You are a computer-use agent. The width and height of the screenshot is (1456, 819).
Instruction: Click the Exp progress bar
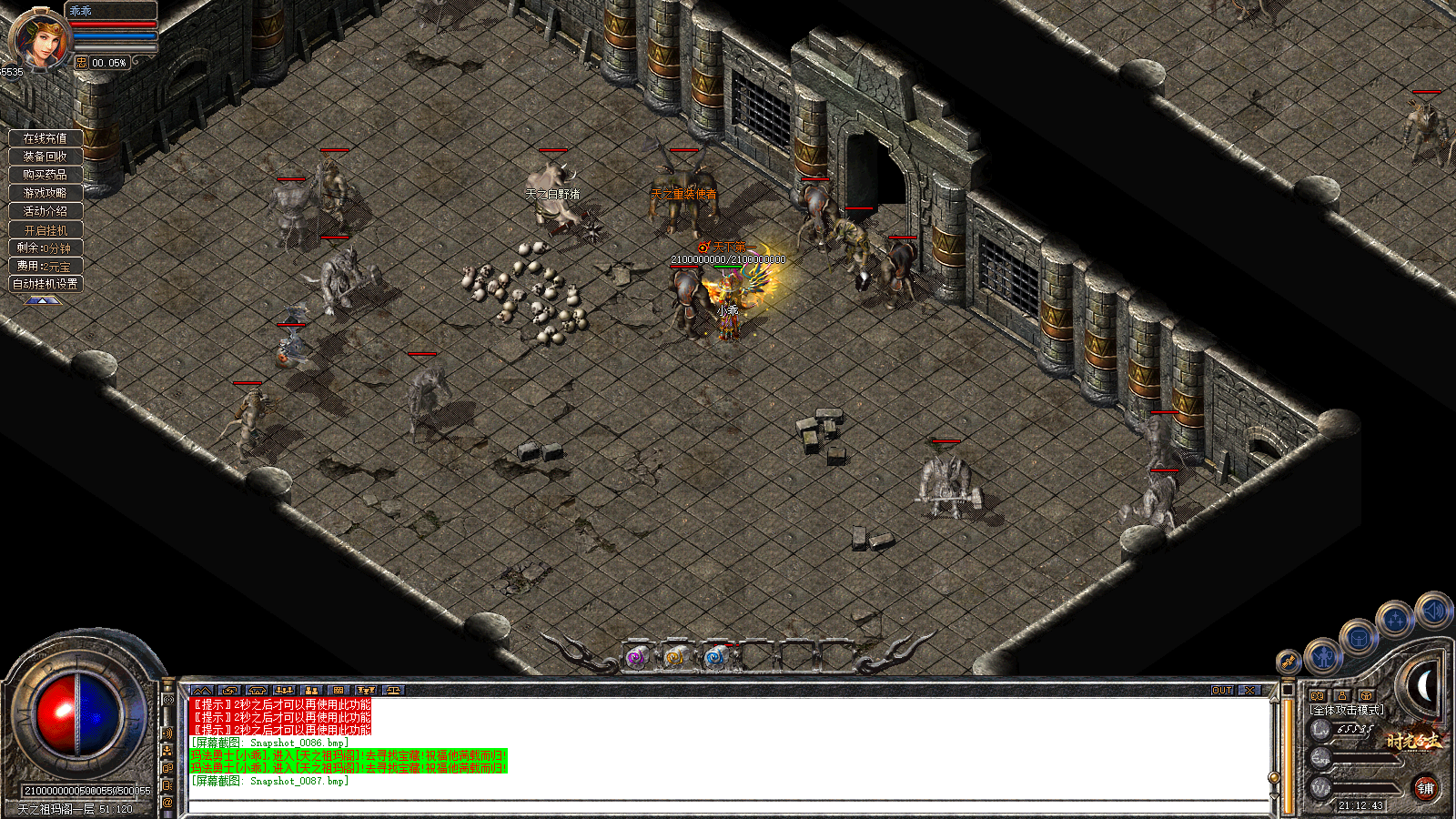coord(1363,759)
